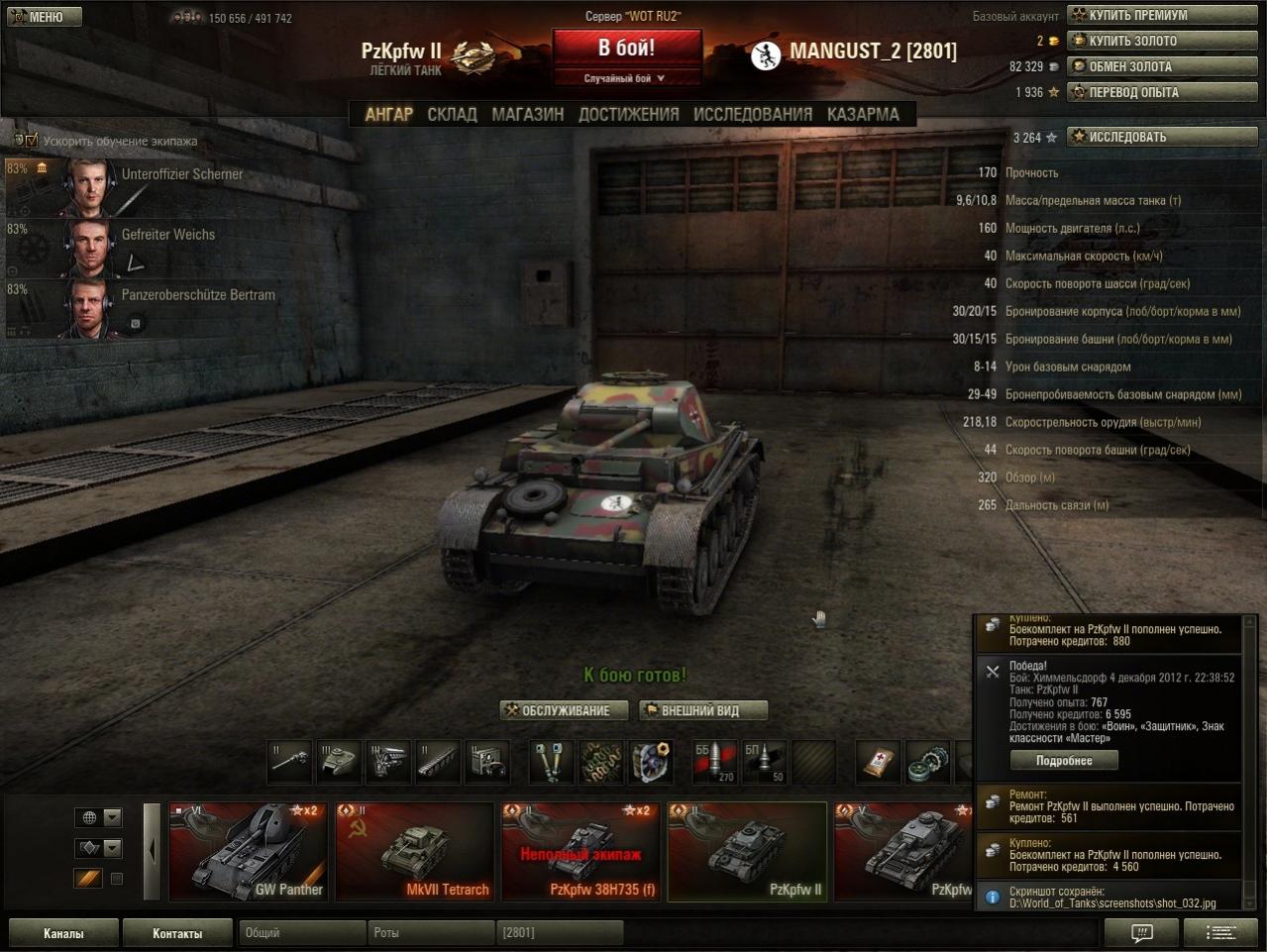Open the «Каналы» chat channels button
This screenshot has width=1267, height=952.
(x=63, y=933)
